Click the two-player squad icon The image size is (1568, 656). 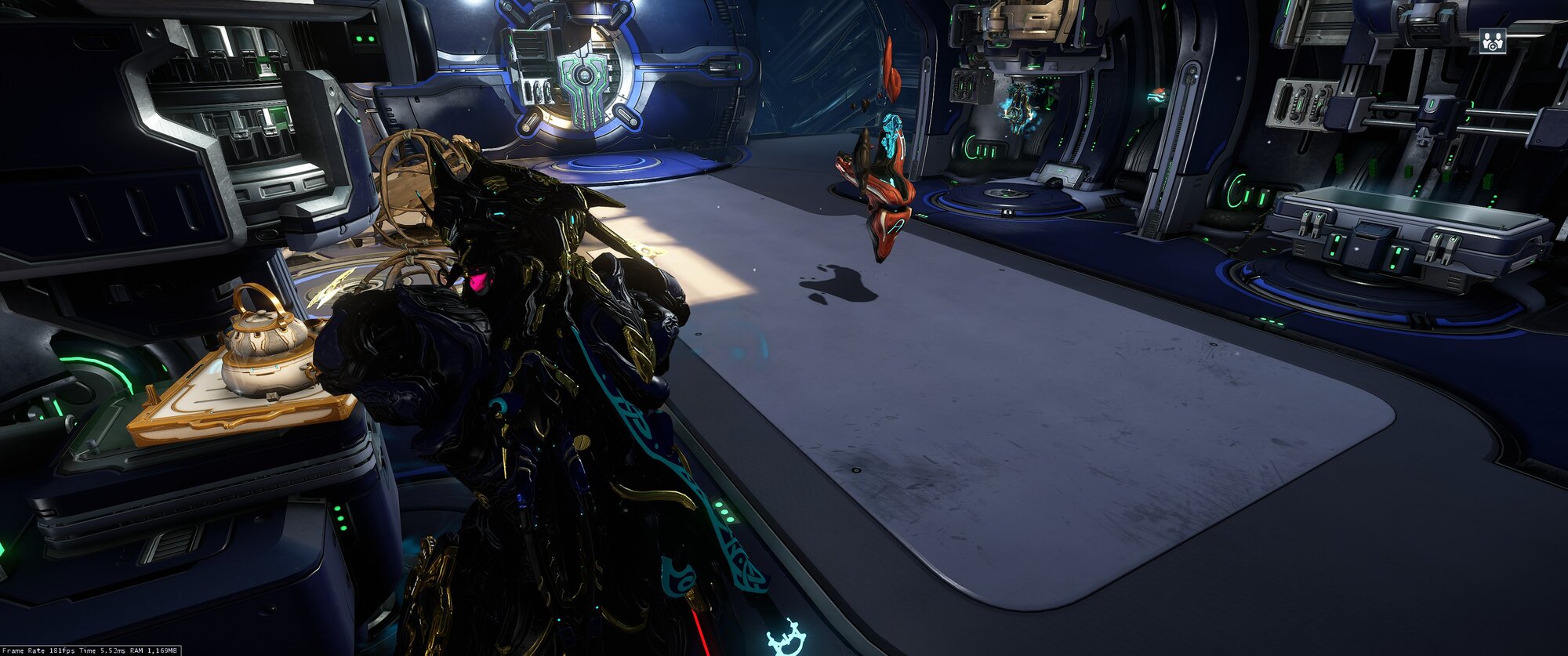1493,41
